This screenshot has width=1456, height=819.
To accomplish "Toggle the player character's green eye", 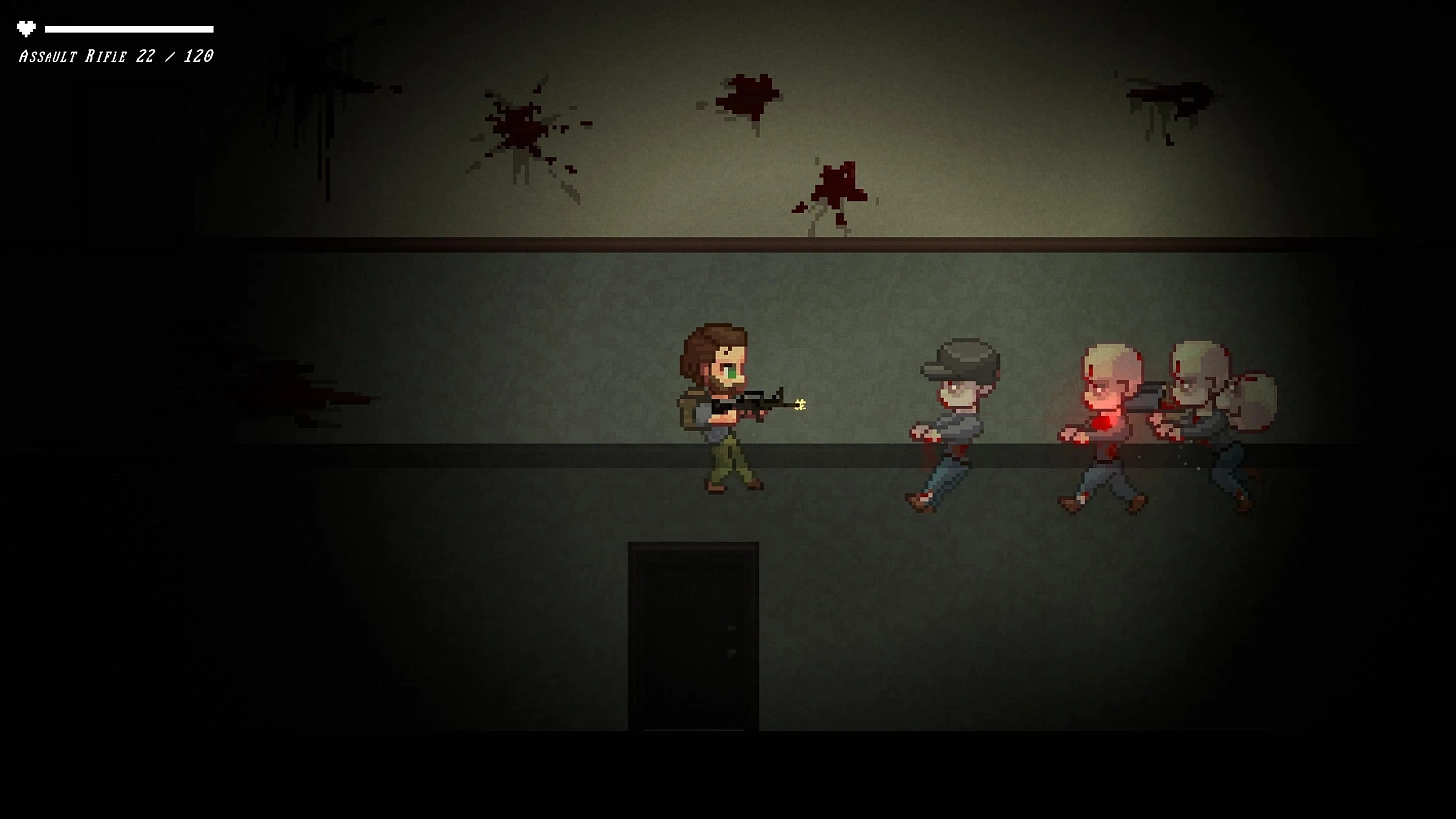I will tap(730, 371).
